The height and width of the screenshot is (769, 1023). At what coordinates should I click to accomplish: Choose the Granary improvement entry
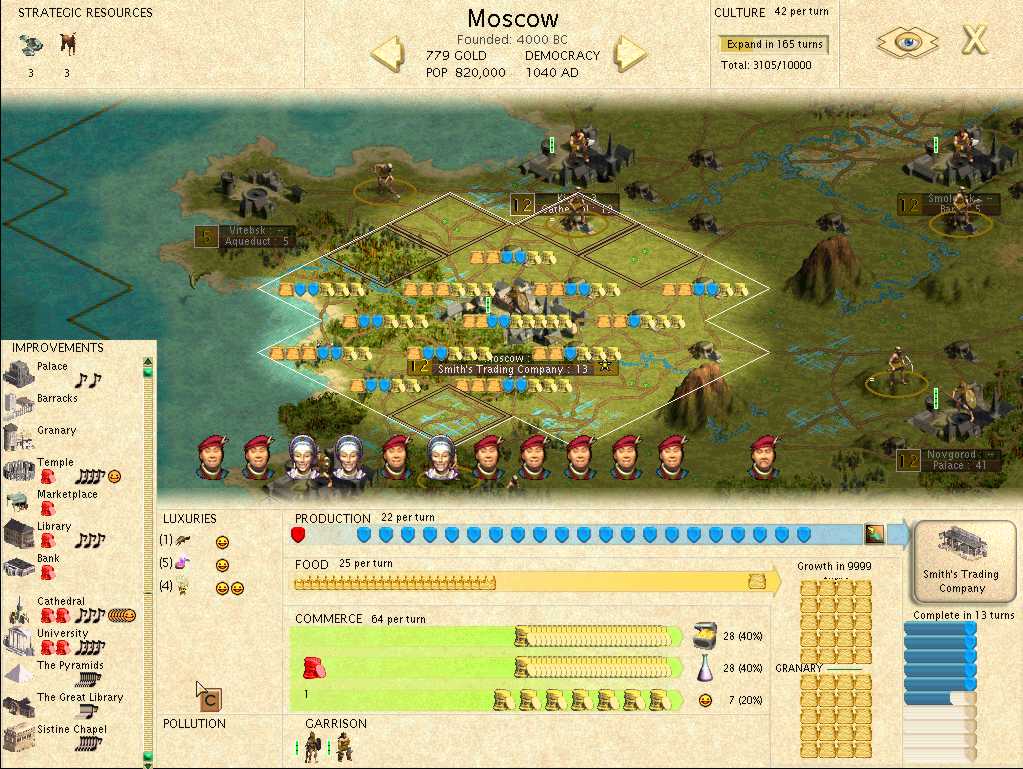coord(56,431)
